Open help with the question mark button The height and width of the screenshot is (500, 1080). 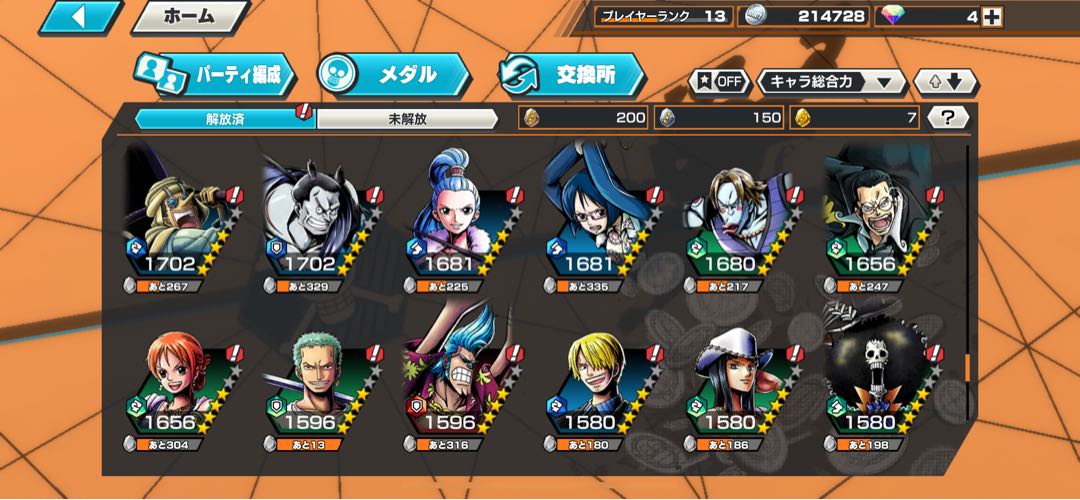pos(947,118)
